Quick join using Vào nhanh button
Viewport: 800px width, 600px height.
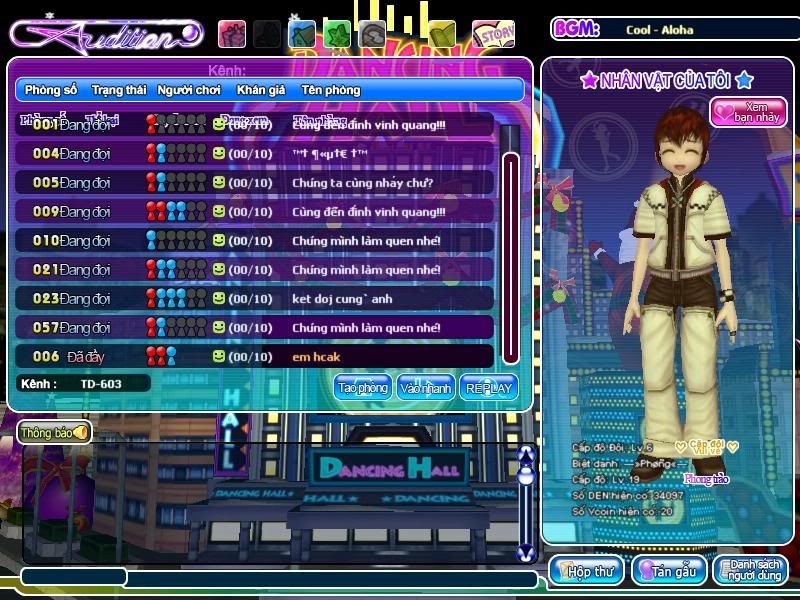point(425,388)
